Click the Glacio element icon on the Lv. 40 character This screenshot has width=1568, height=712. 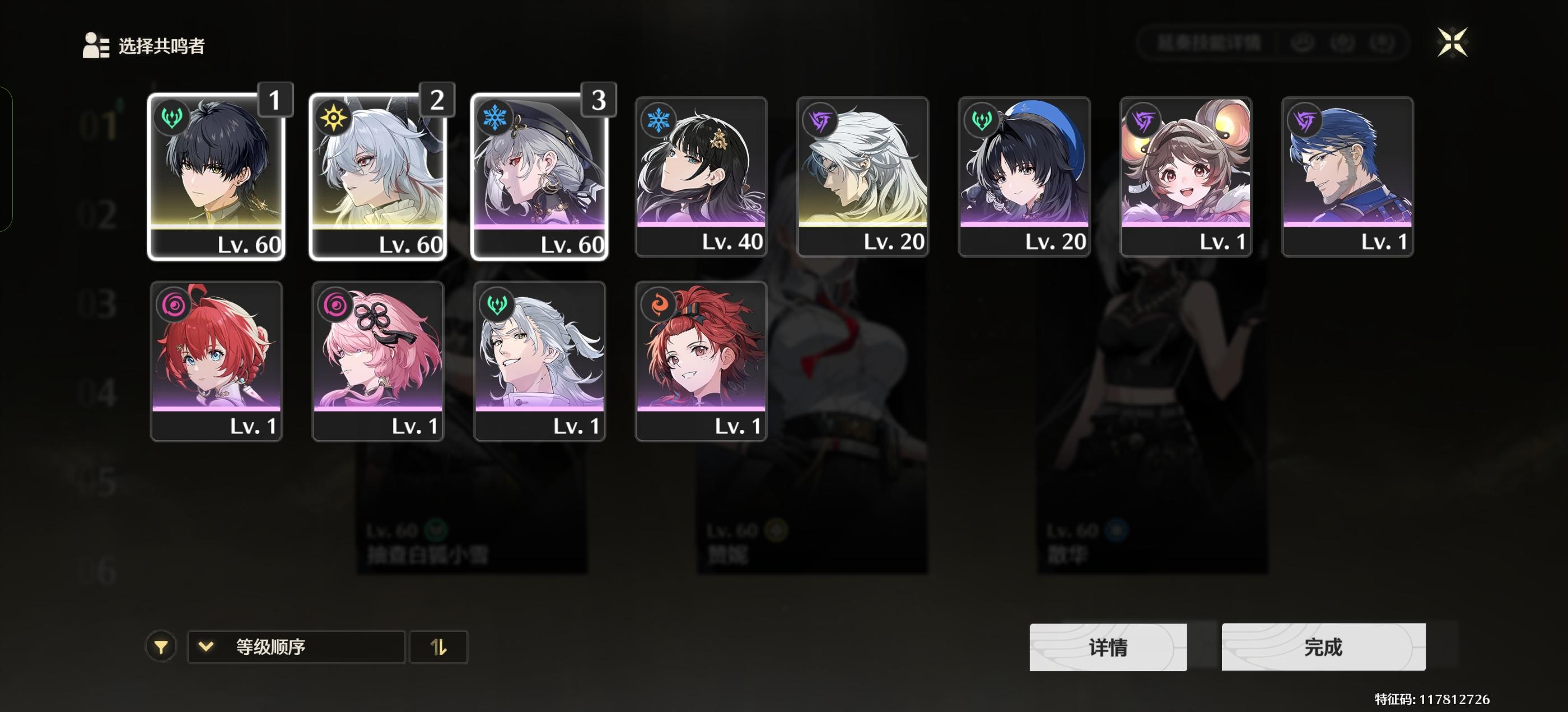click(x=658, y=120)
